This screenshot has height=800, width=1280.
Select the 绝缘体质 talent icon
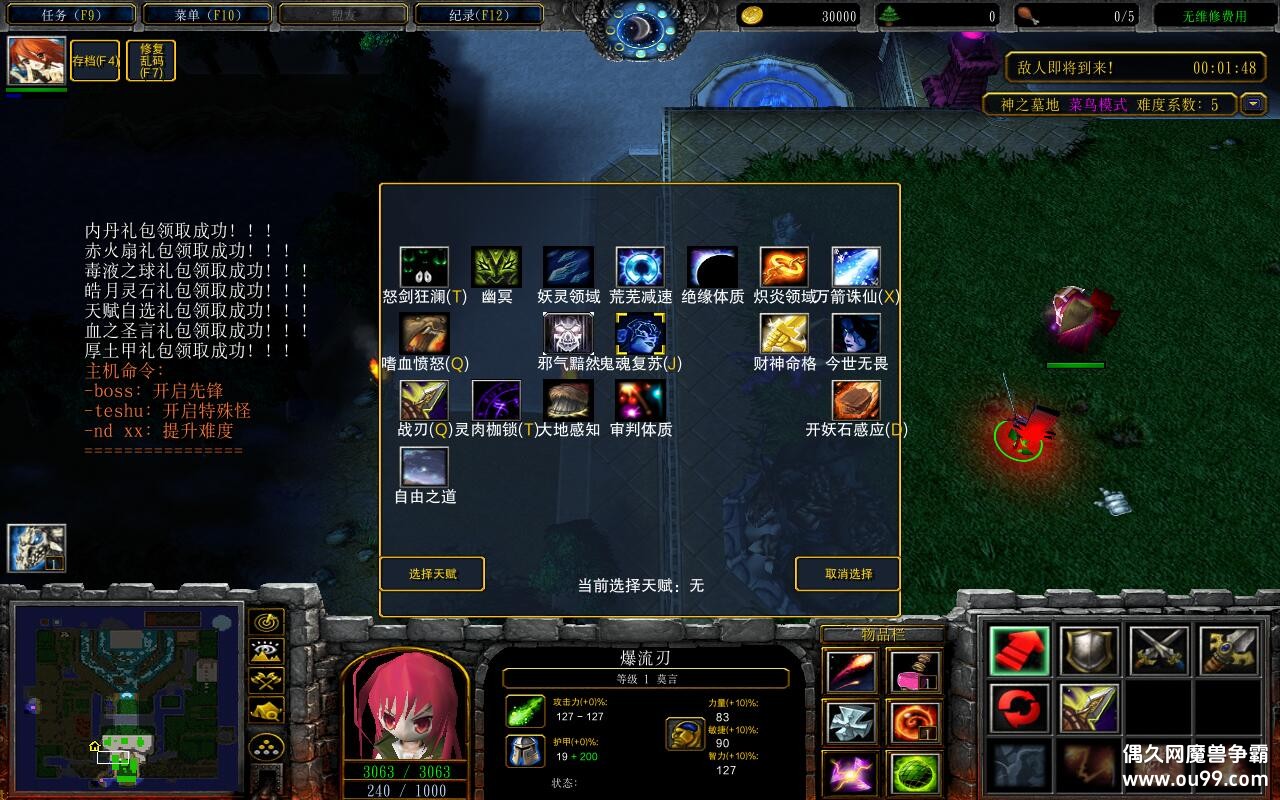[712, 268]
